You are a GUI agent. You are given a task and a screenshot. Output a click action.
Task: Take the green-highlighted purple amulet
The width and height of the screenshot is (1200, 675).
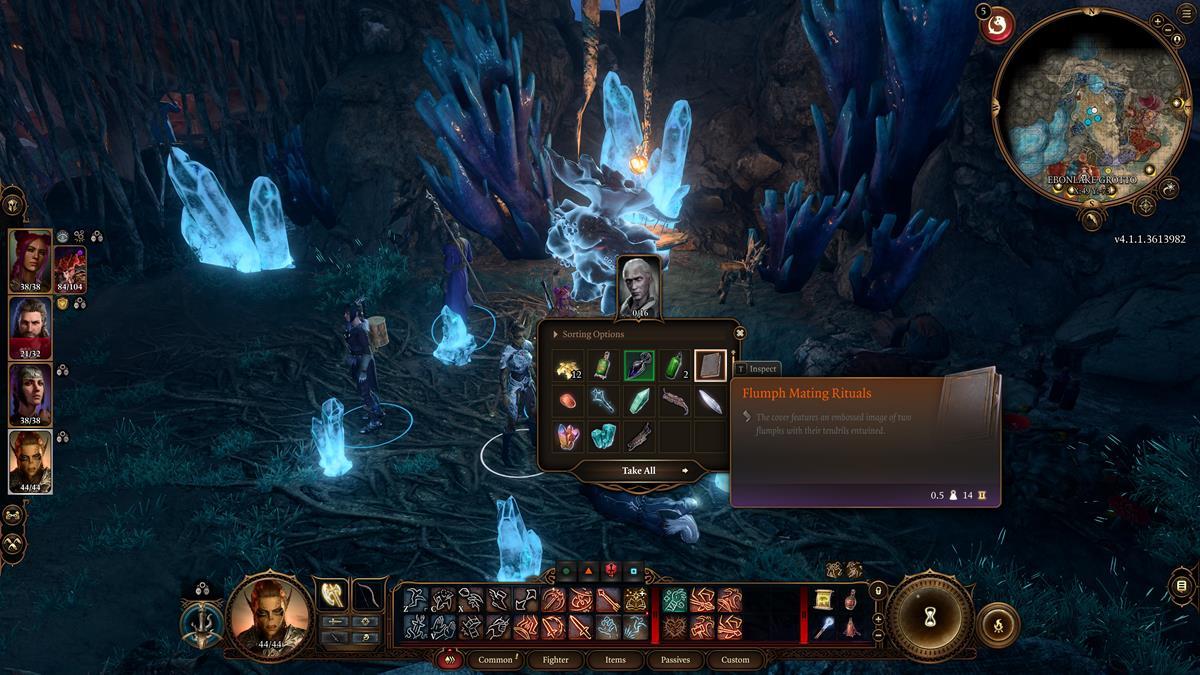click(x=639, y=366)
